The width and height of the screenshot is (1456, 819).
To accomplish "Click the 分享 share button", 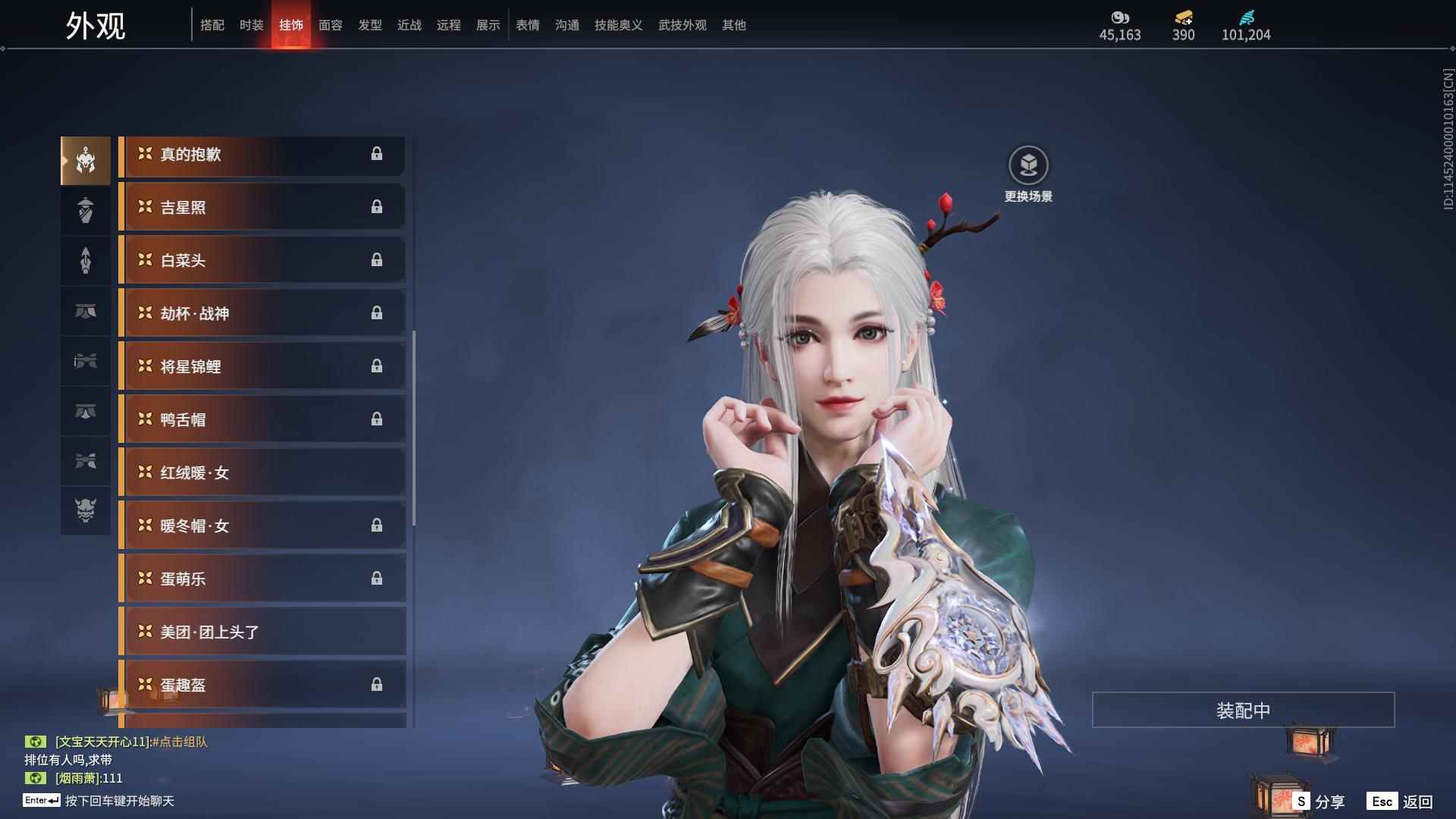I will (1319, 801).
